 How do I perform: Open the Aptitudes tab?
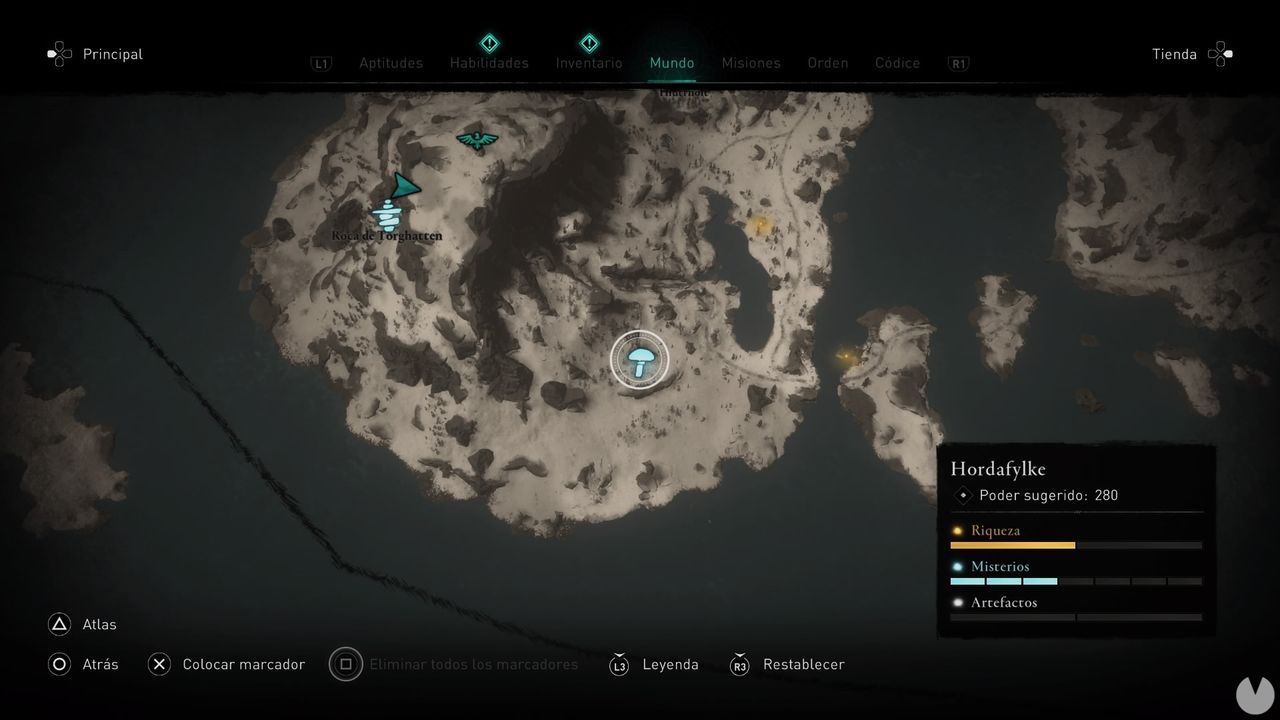tap(391, 63)
